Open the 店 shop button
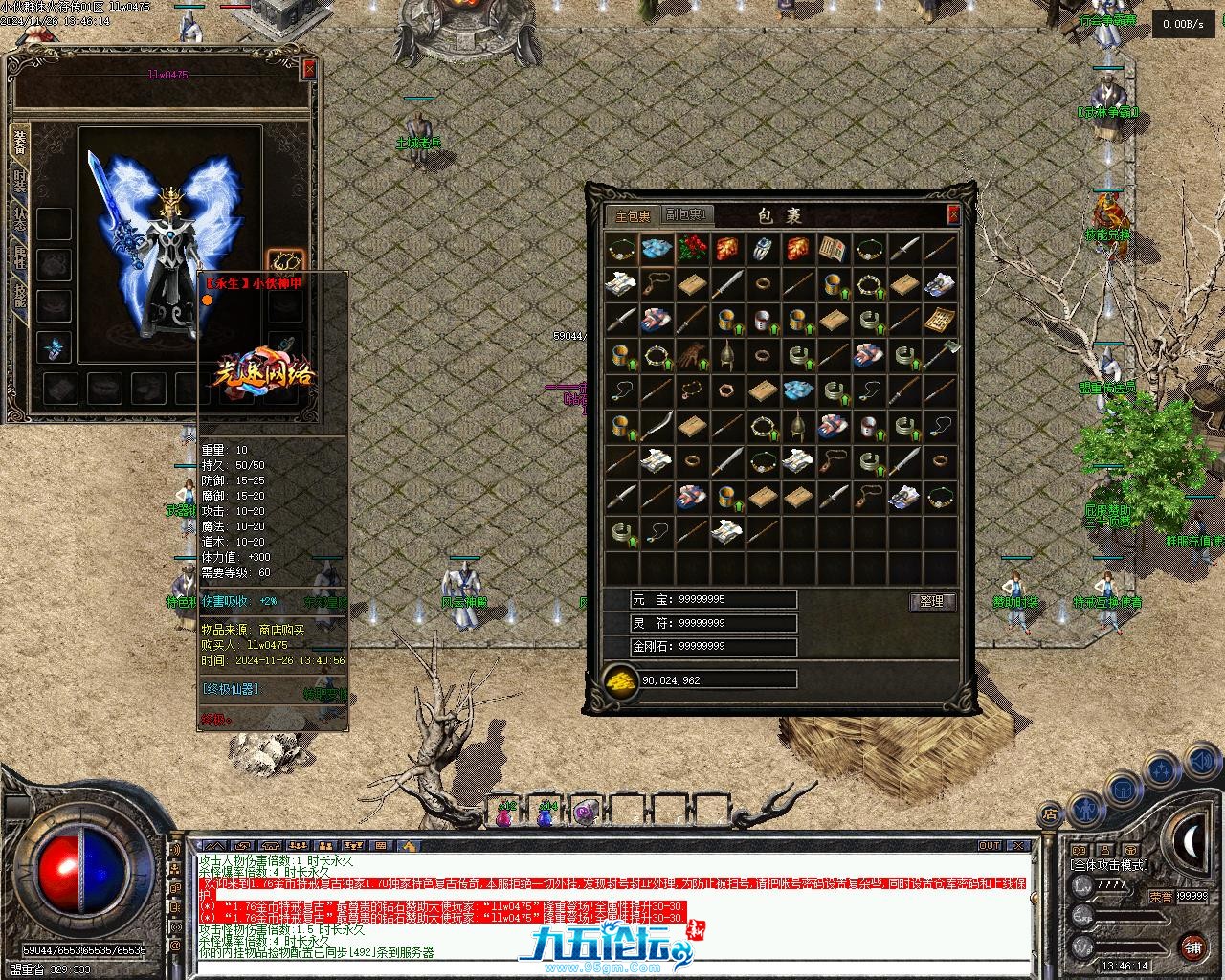Screen dimensions: 1225x980 point(1050,815)
